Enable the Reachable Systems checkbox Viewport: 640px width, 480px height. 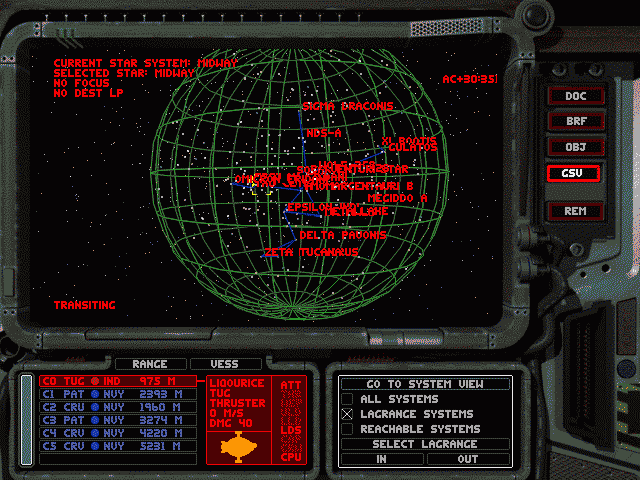pos(348,429)
